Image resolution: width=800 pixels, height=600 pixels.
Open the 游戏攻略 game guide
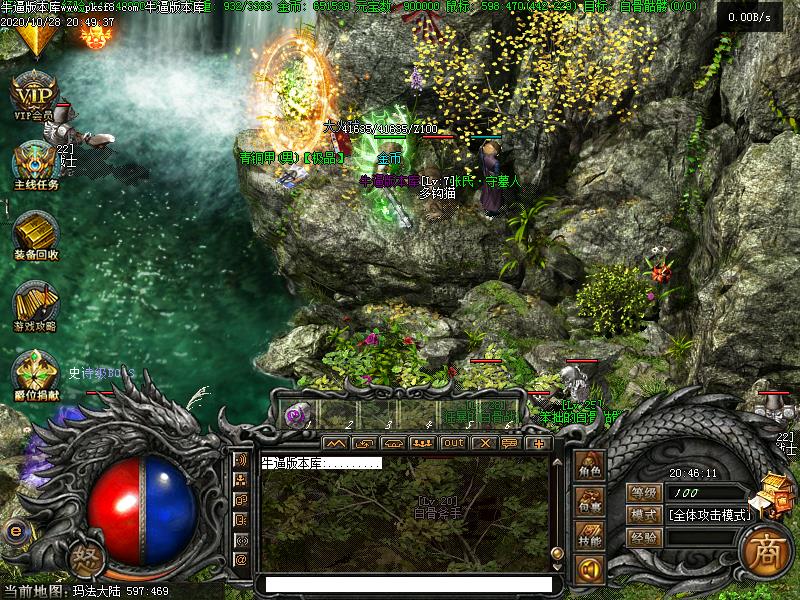click(35, 303)
